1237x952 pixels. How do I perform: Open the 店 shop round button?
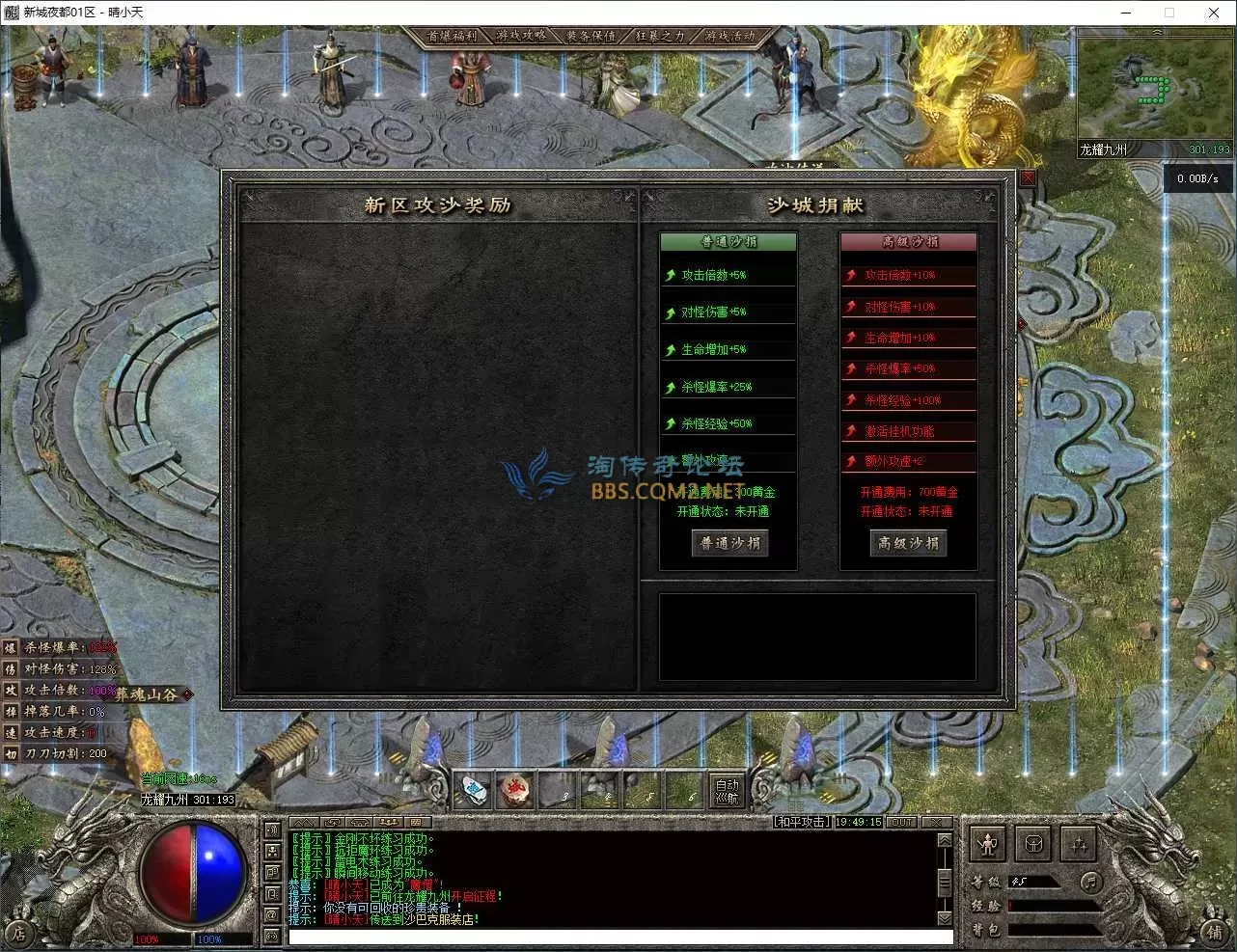(18, 933)
